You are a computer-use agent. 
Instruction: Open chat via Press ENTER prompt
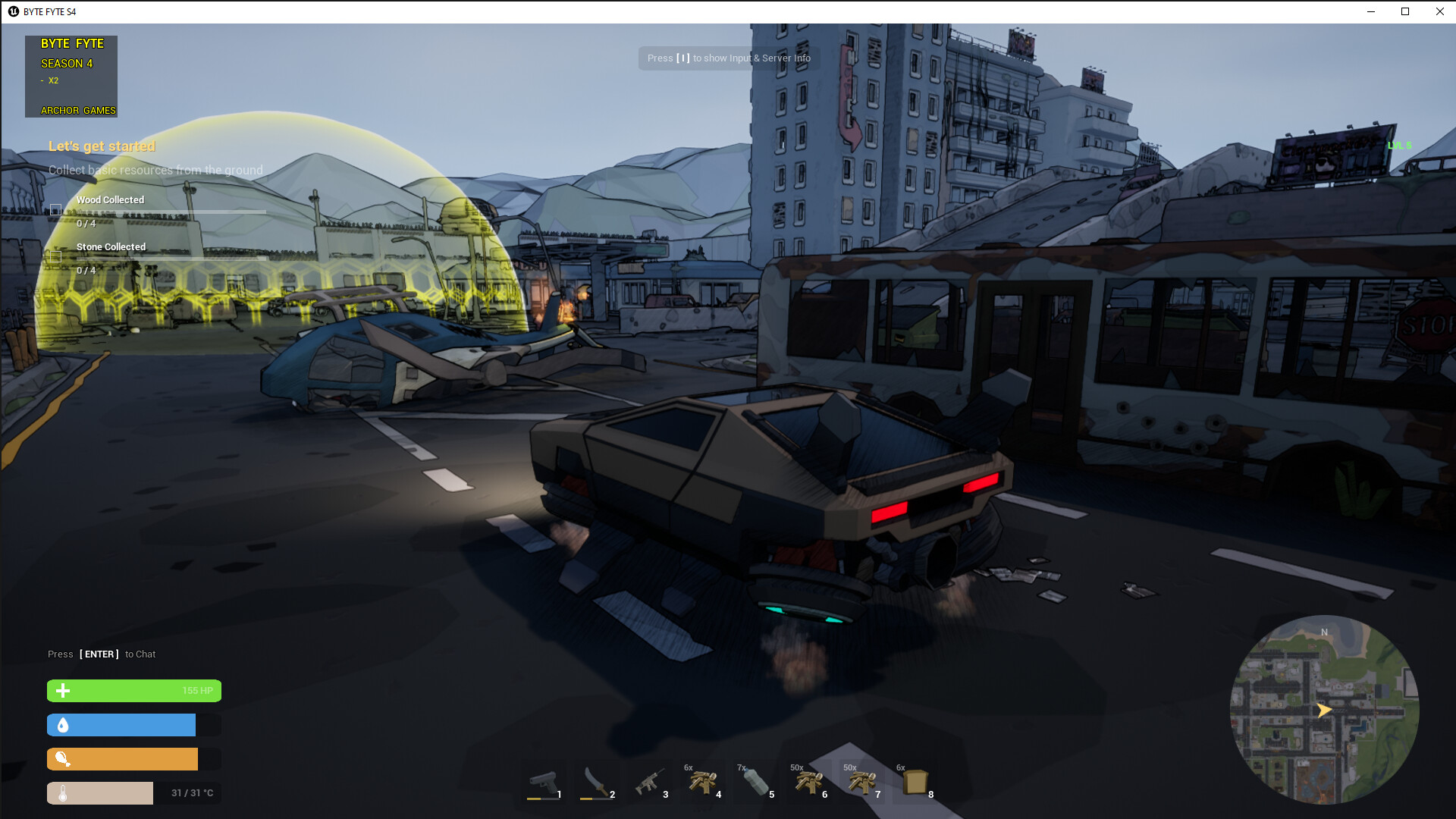coord(101,654)
